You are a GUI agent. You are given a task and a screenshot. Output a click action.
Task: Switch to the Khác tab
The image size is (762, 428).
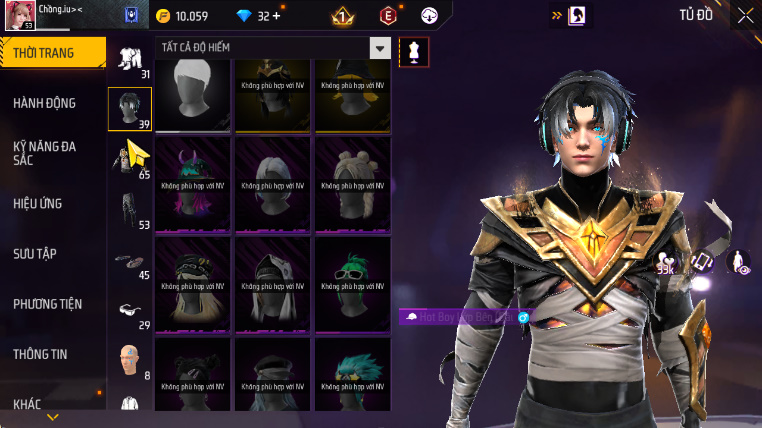28,404
